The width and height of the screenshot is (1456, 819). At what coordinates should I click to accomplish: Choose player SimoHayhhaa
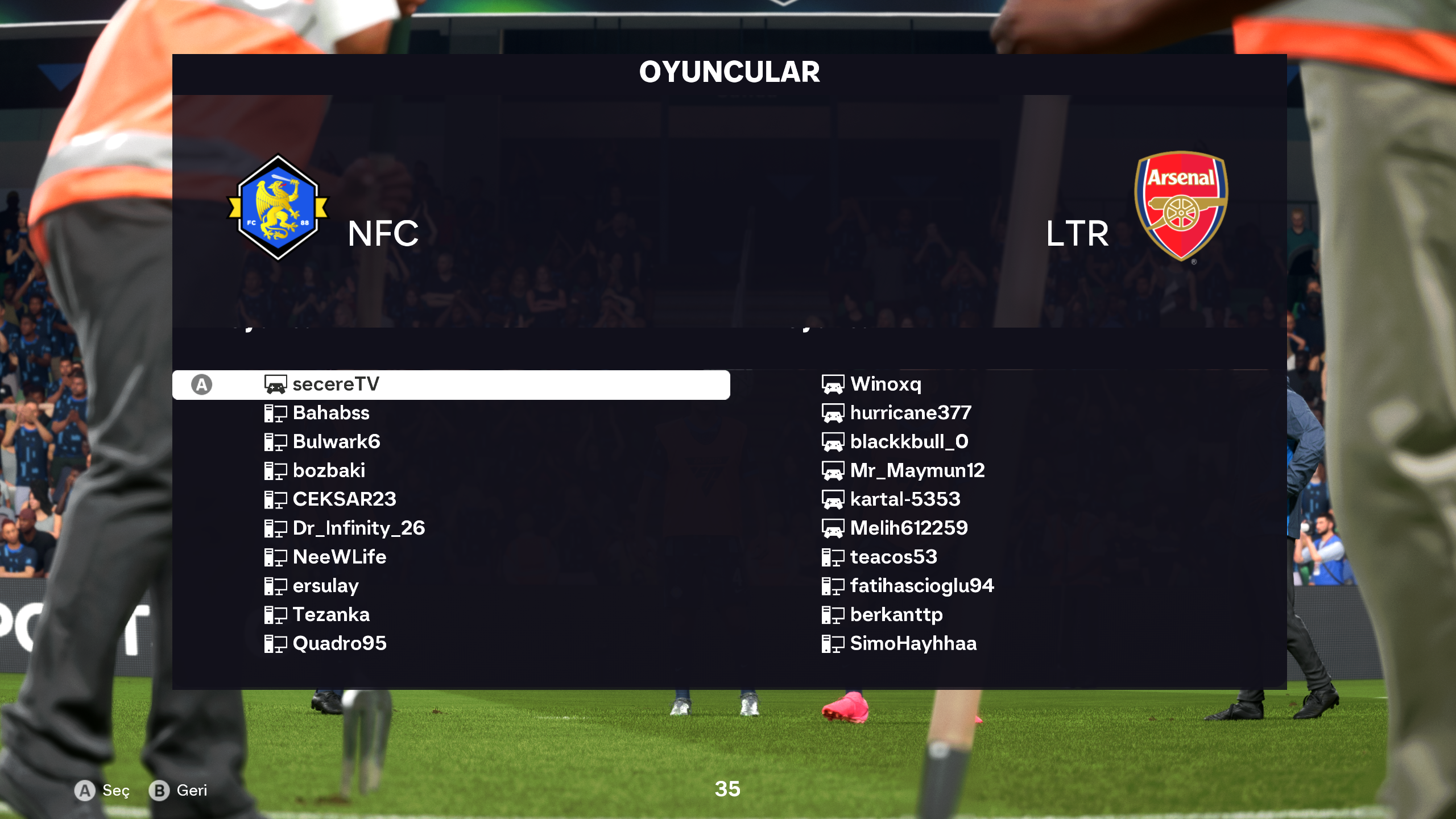(x=913, y=644)
